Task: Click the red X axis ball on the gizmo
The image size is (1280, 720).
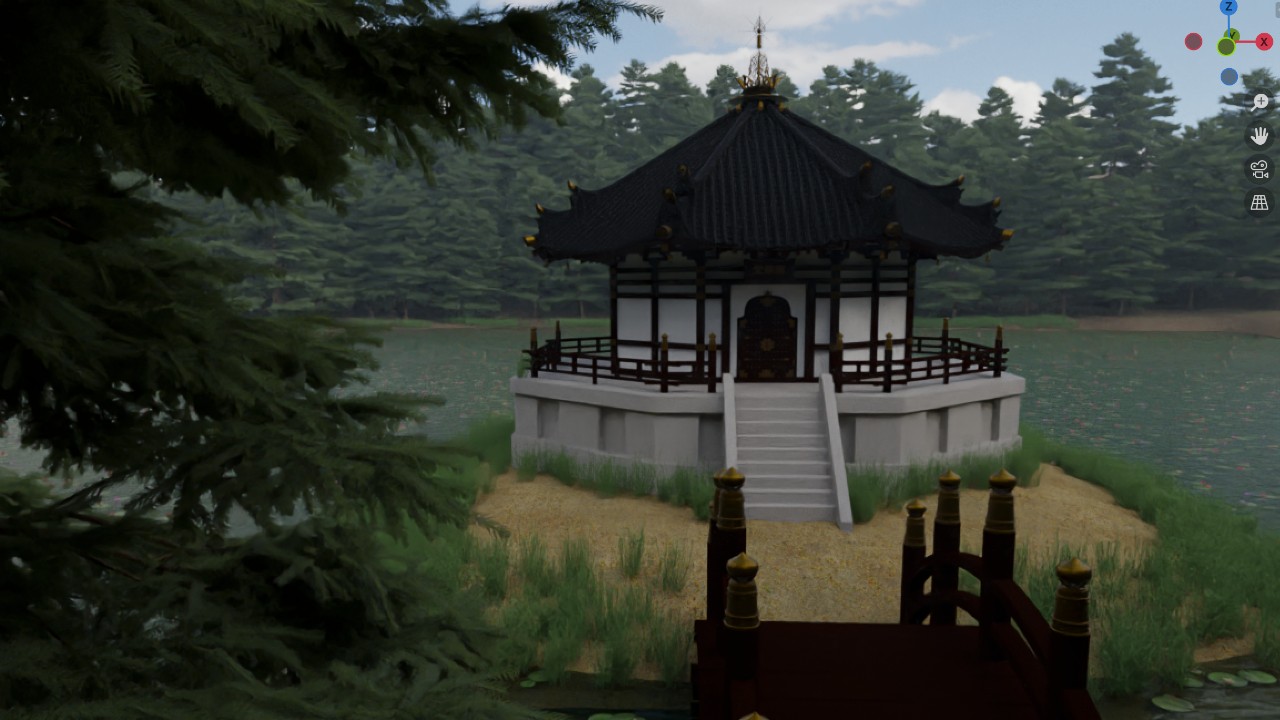Action: 1264,41
